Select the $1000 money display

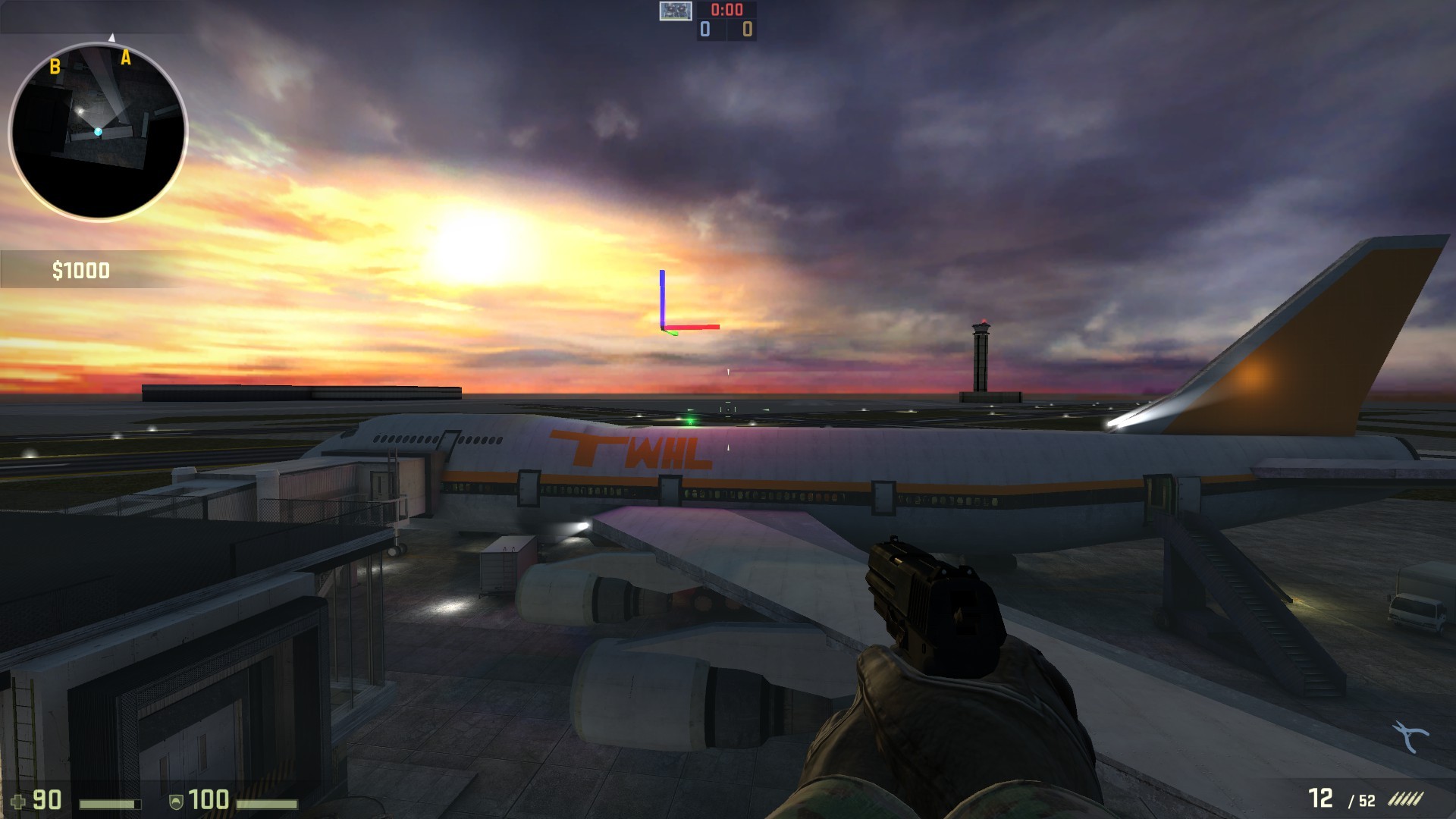(x=80, y=269)
